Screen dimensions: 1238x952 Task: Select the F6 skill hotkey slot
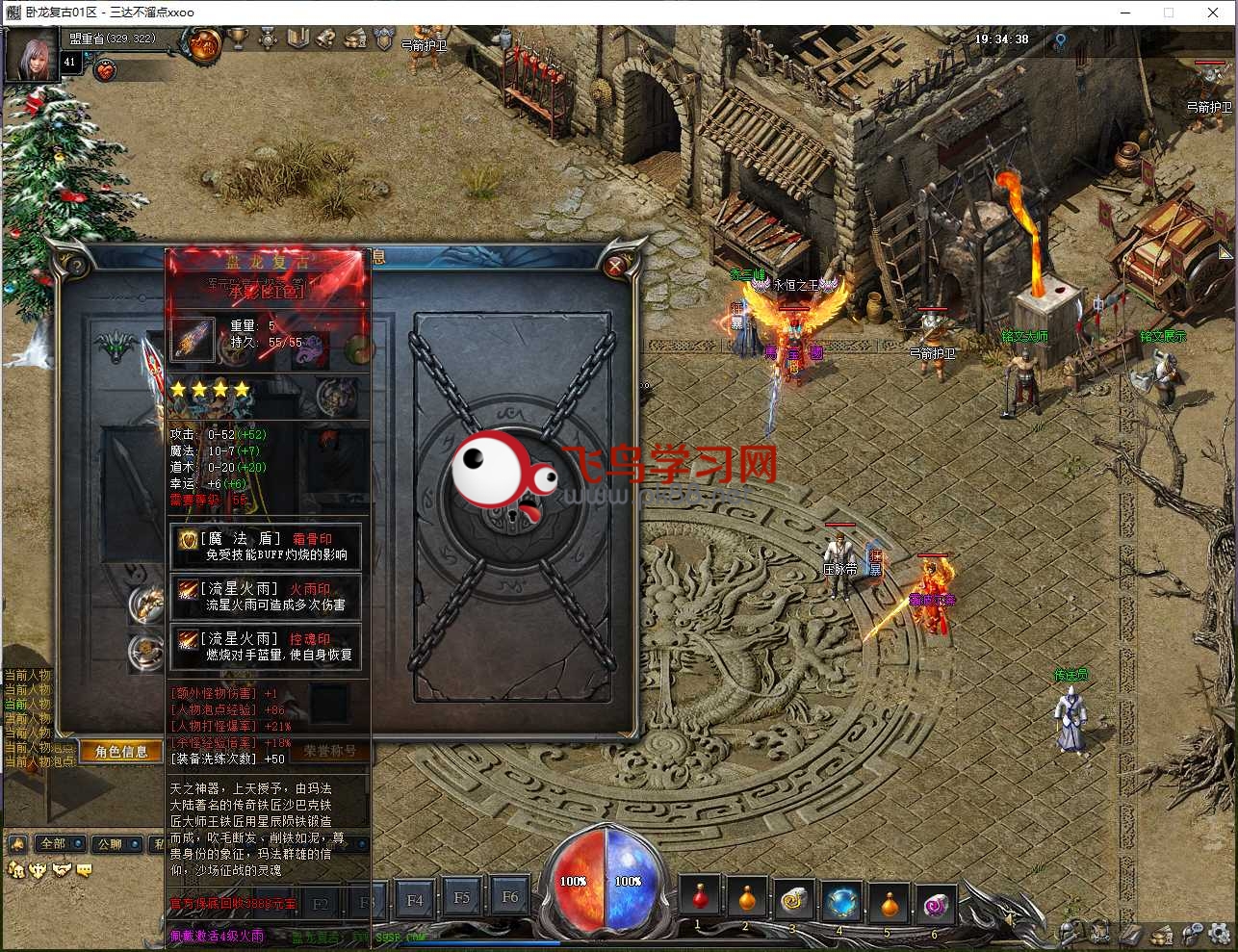coord(510,897)
